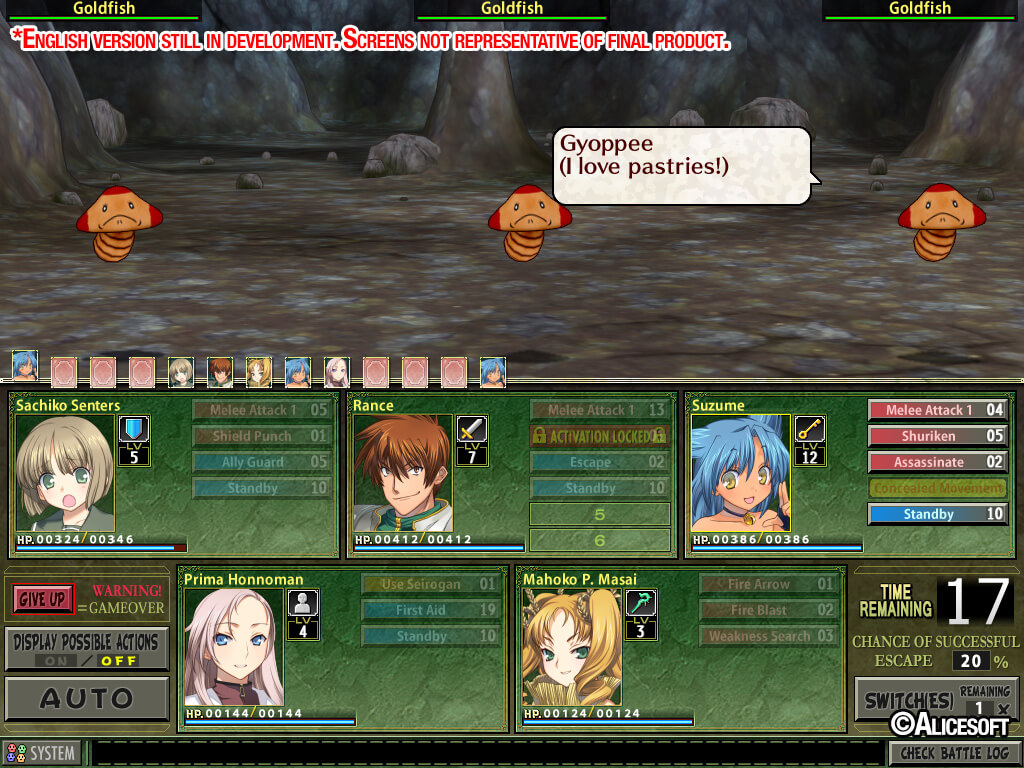
Task: Select Rance's Escape action
Action: pyautogui.click(x=599, y=462)
